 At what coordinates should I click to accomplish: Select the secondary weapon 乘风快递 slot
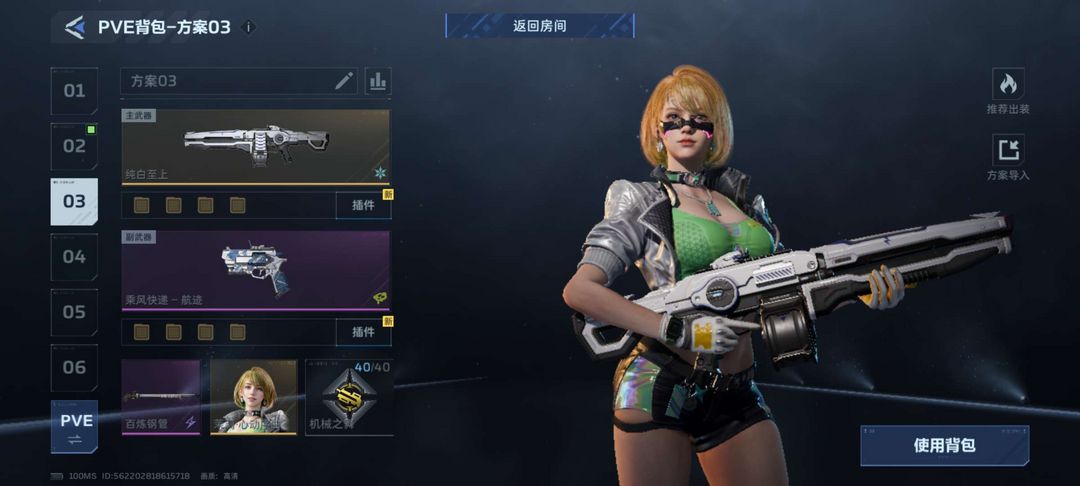pos(256,270)
